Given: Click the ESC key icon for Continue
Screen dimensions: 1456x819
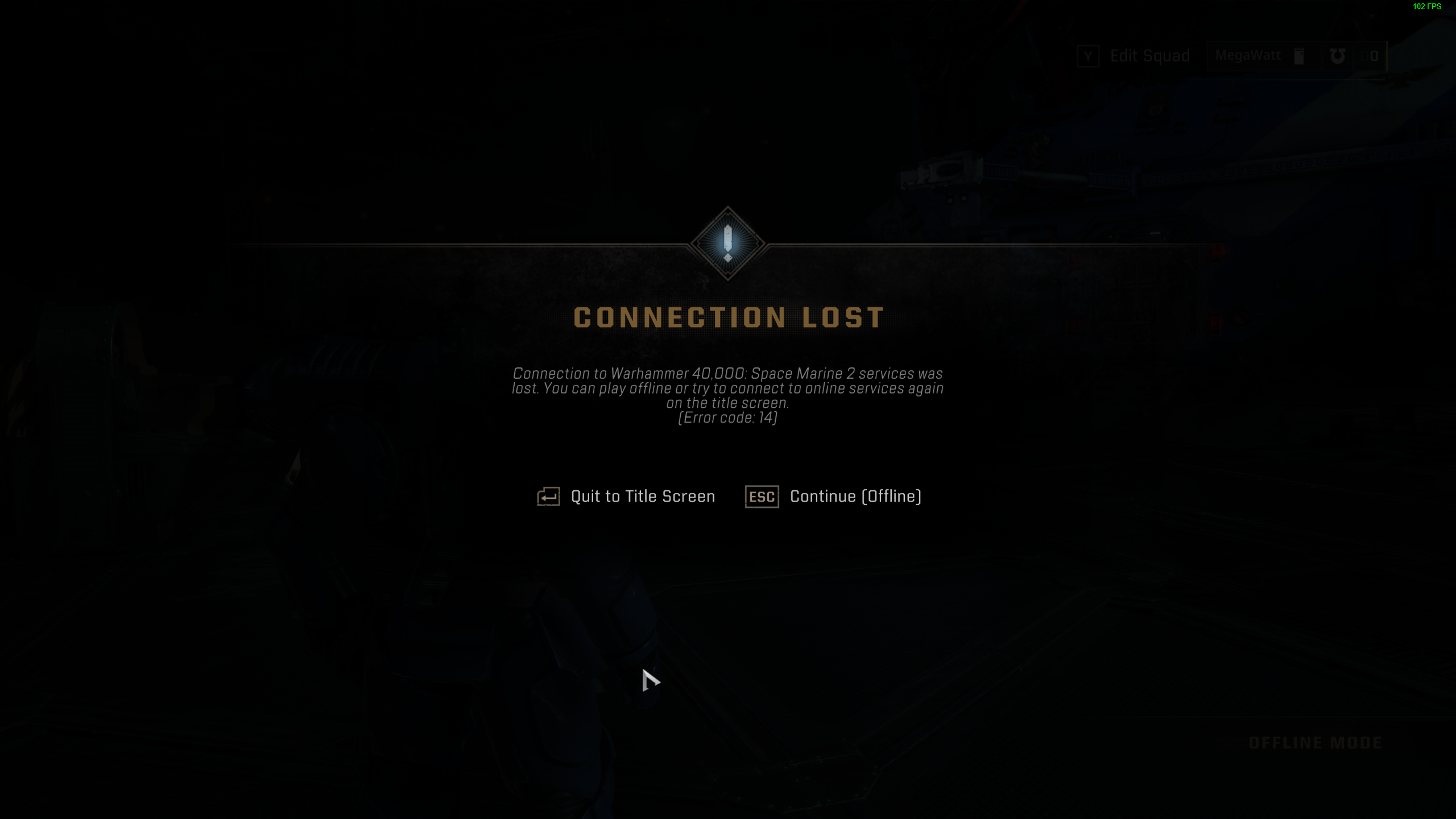Looking at the screenshot, I should pyautogui.click(x=762, y=496).
